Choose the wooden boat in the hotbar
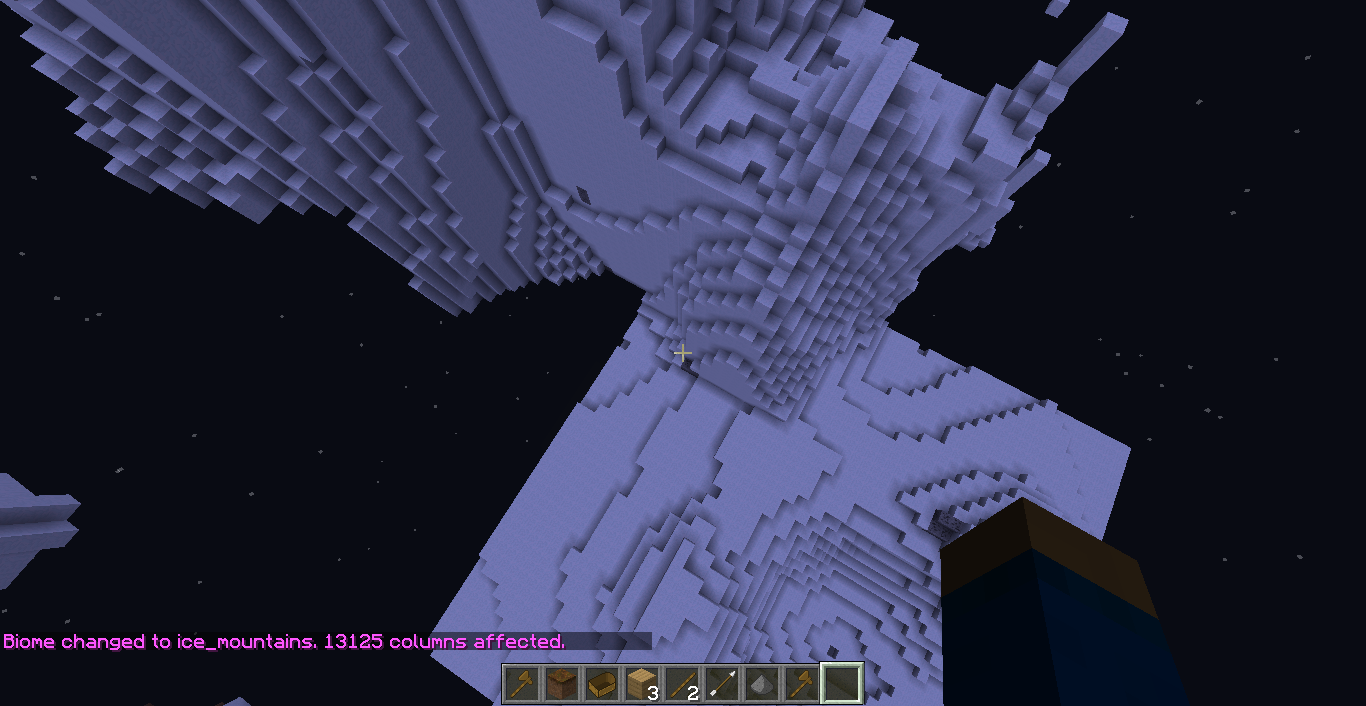Screen dimensions: 1366x706 [x=601, y=684]
